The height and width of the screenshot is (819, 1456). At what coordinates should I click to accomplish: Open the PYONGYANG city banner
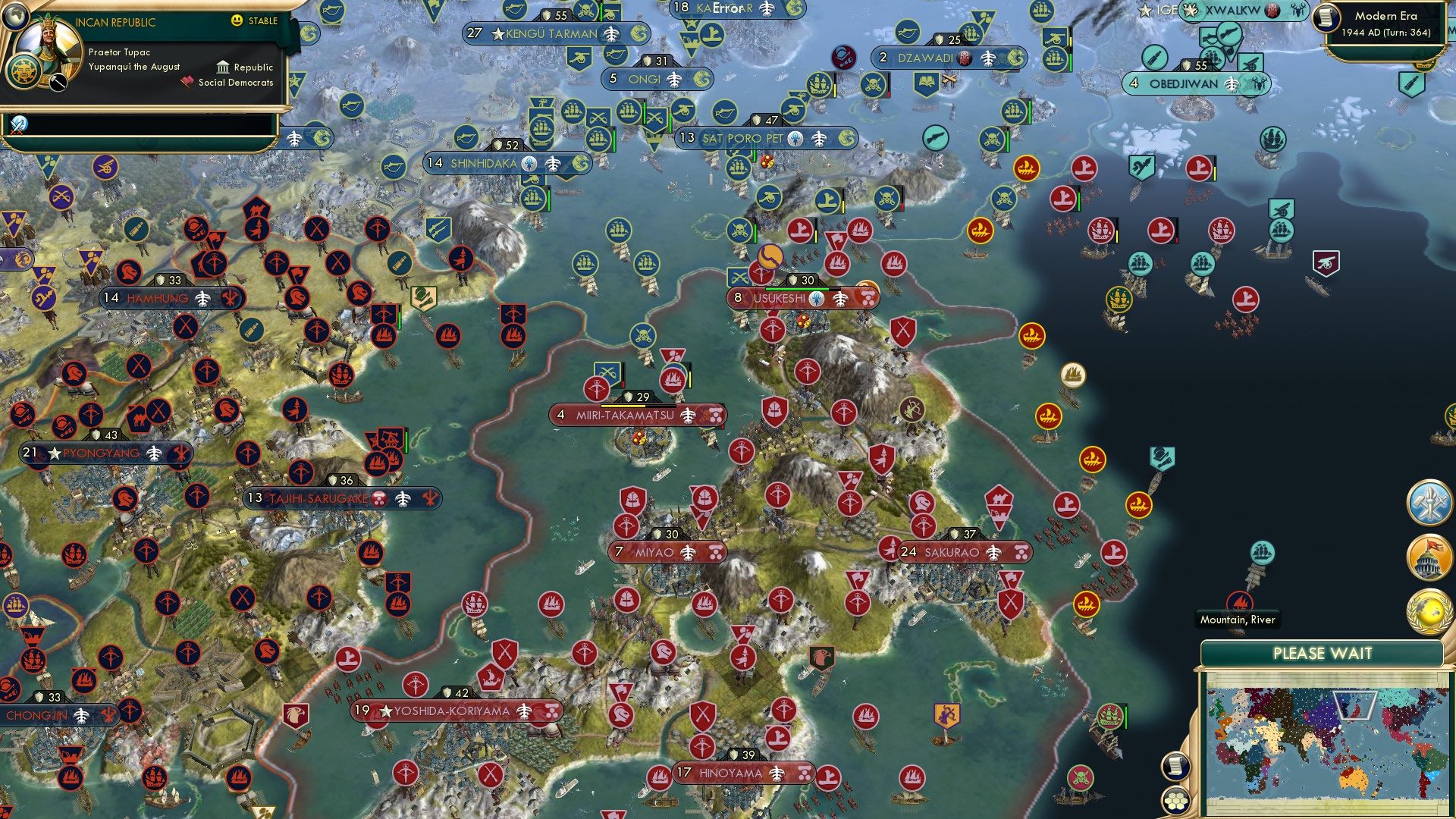point(99,452)
